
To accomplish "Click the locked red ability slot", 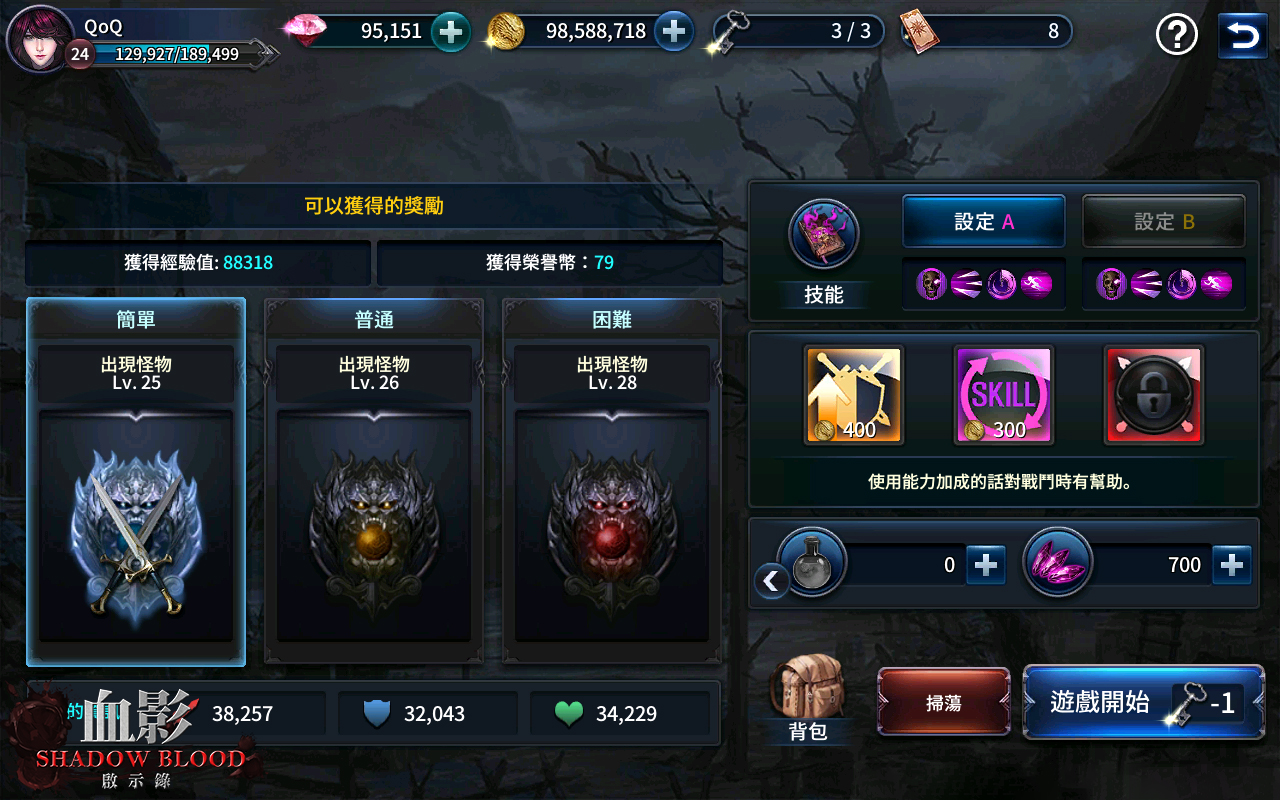I will [1152, 392].
